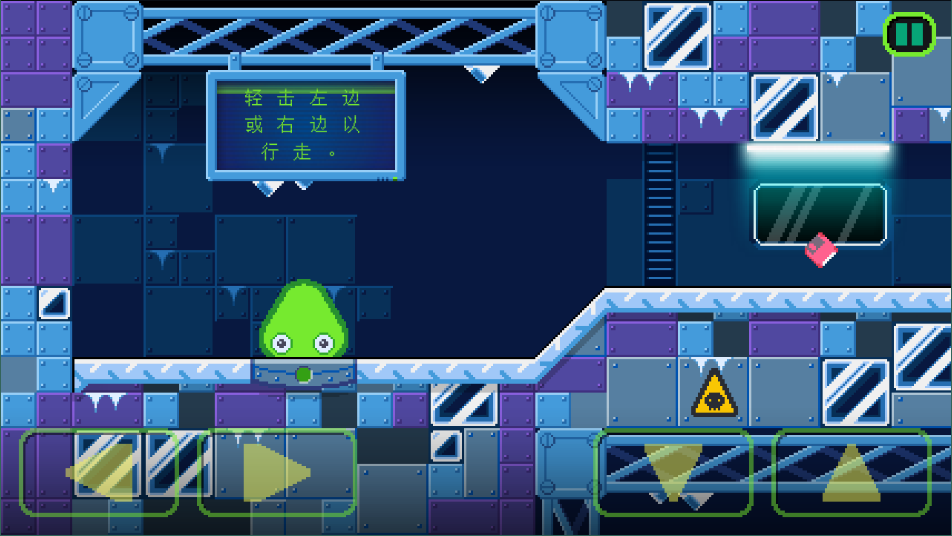Activate the down arrow control button
The height and width of the screenshot is (536, 952).
pos(673,472)
